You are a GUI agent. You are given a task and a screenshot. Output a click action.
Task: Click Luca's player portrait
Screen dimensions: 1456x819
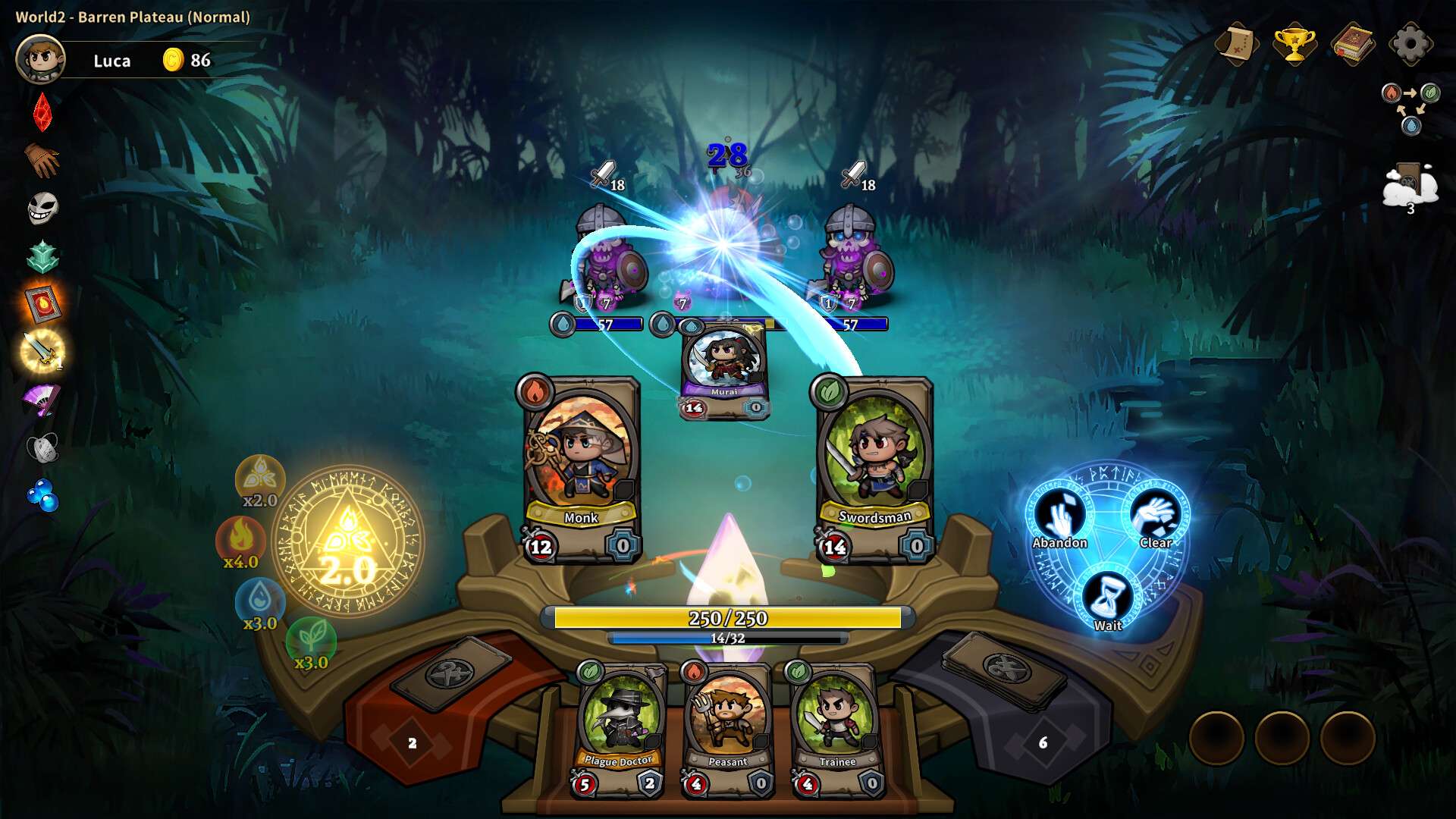click(x=41, y=59)
